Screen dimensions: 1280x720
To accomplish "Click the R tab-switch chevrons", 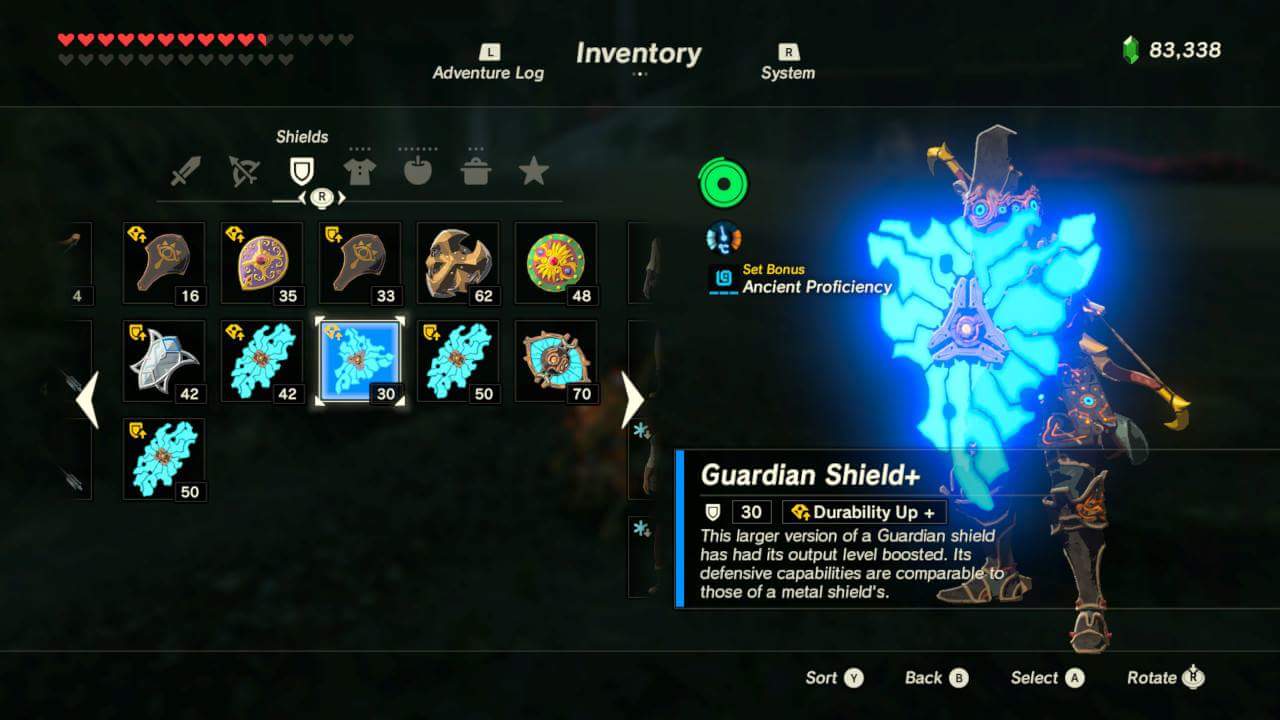I will click(320, 198).
